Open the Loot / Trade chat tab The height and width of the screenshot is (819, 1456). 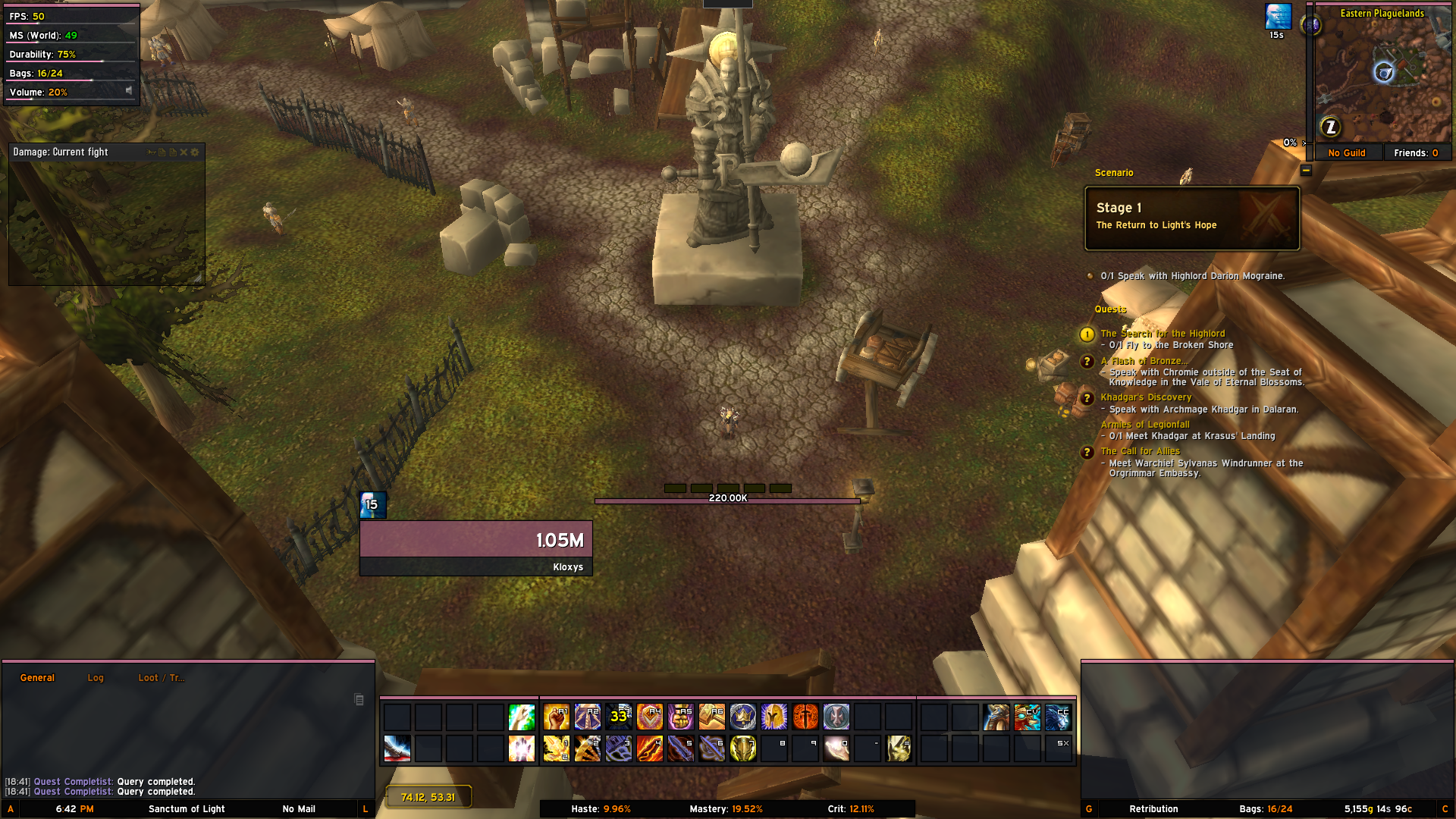coord(161,678)
